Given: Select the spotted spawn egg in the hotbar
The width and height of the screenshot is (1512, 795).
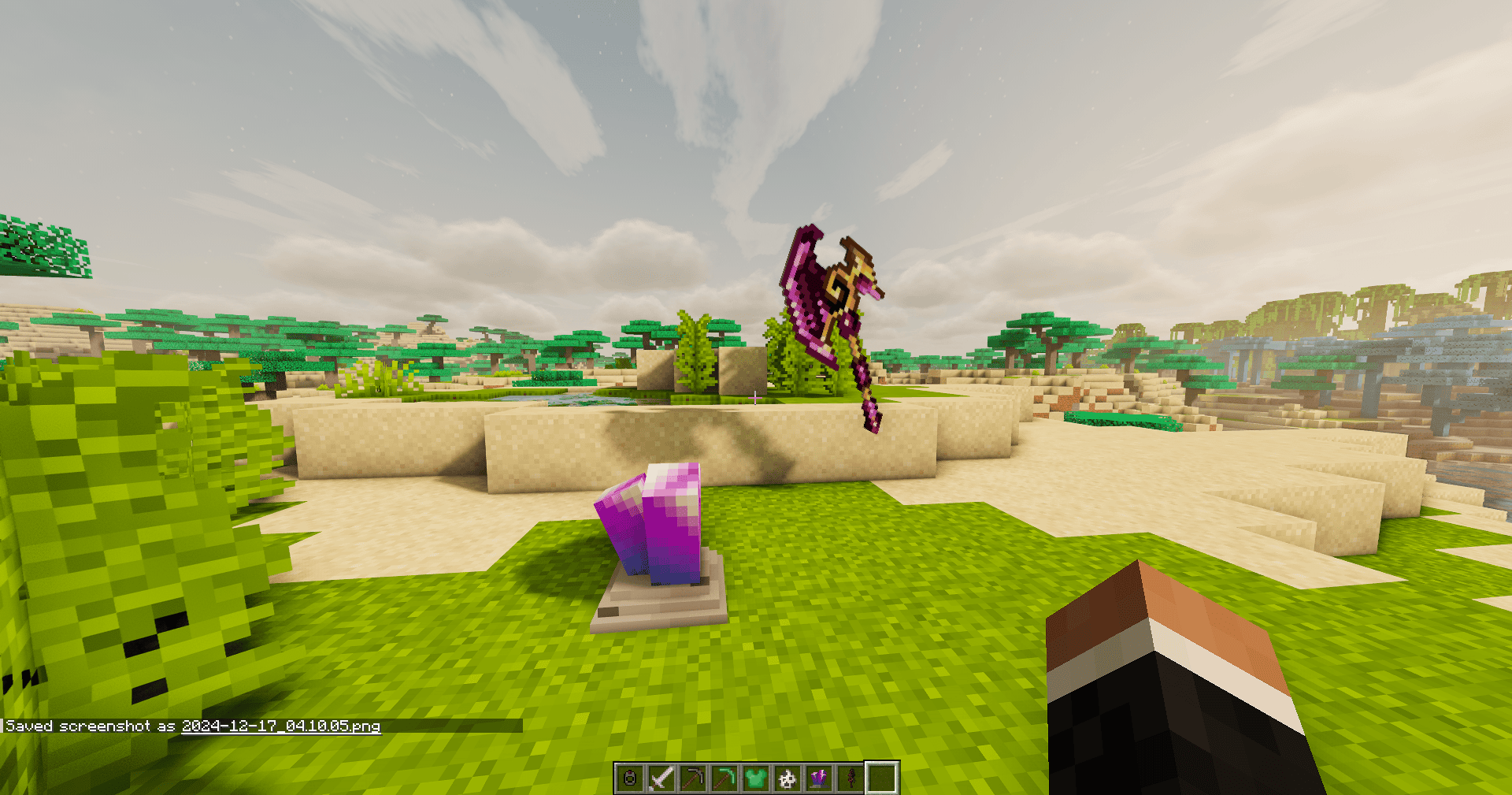Looking at the screenshot, I should point(787,778).
